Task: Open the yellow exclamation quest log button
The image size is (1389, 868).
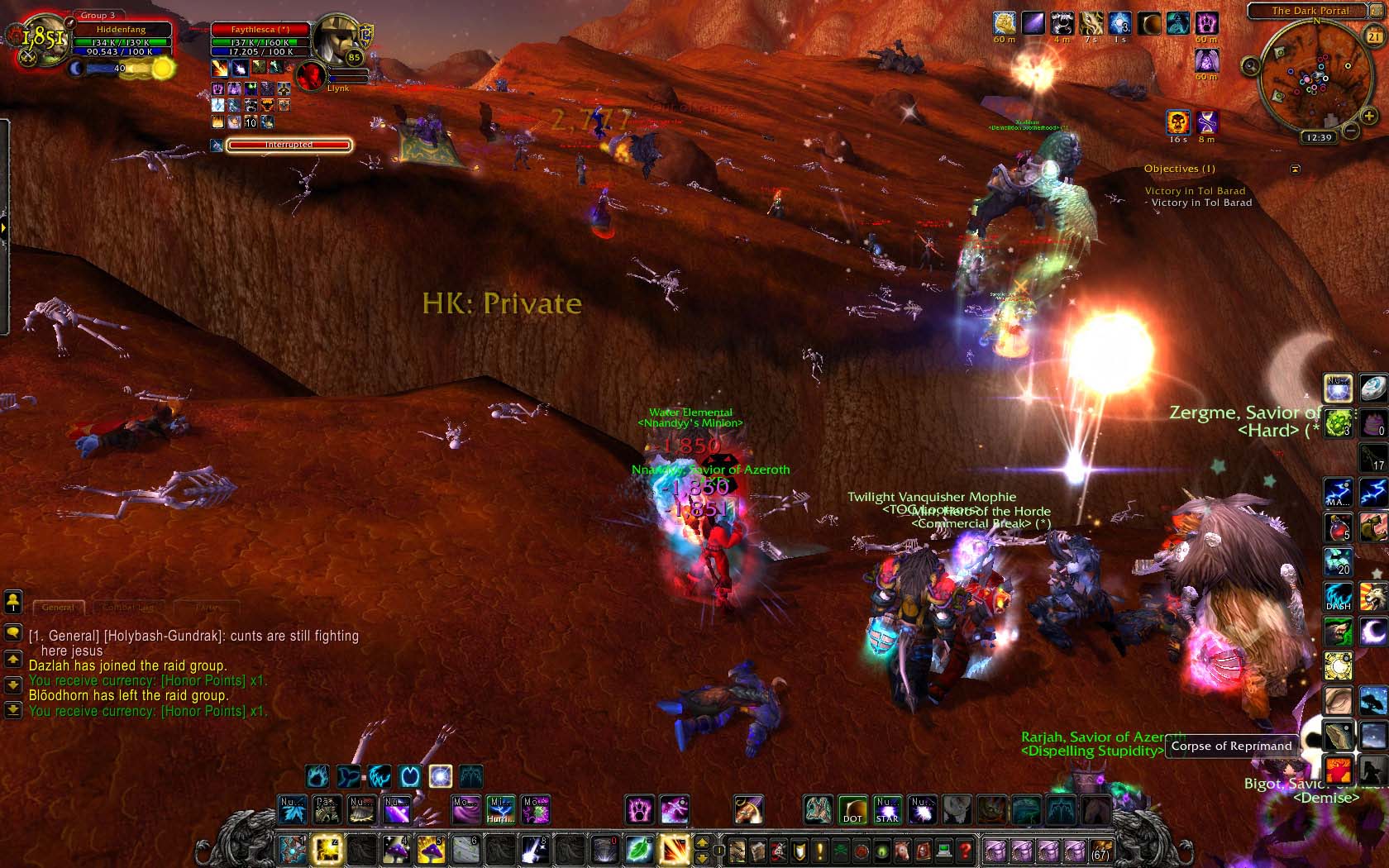Action: point(820,850)
